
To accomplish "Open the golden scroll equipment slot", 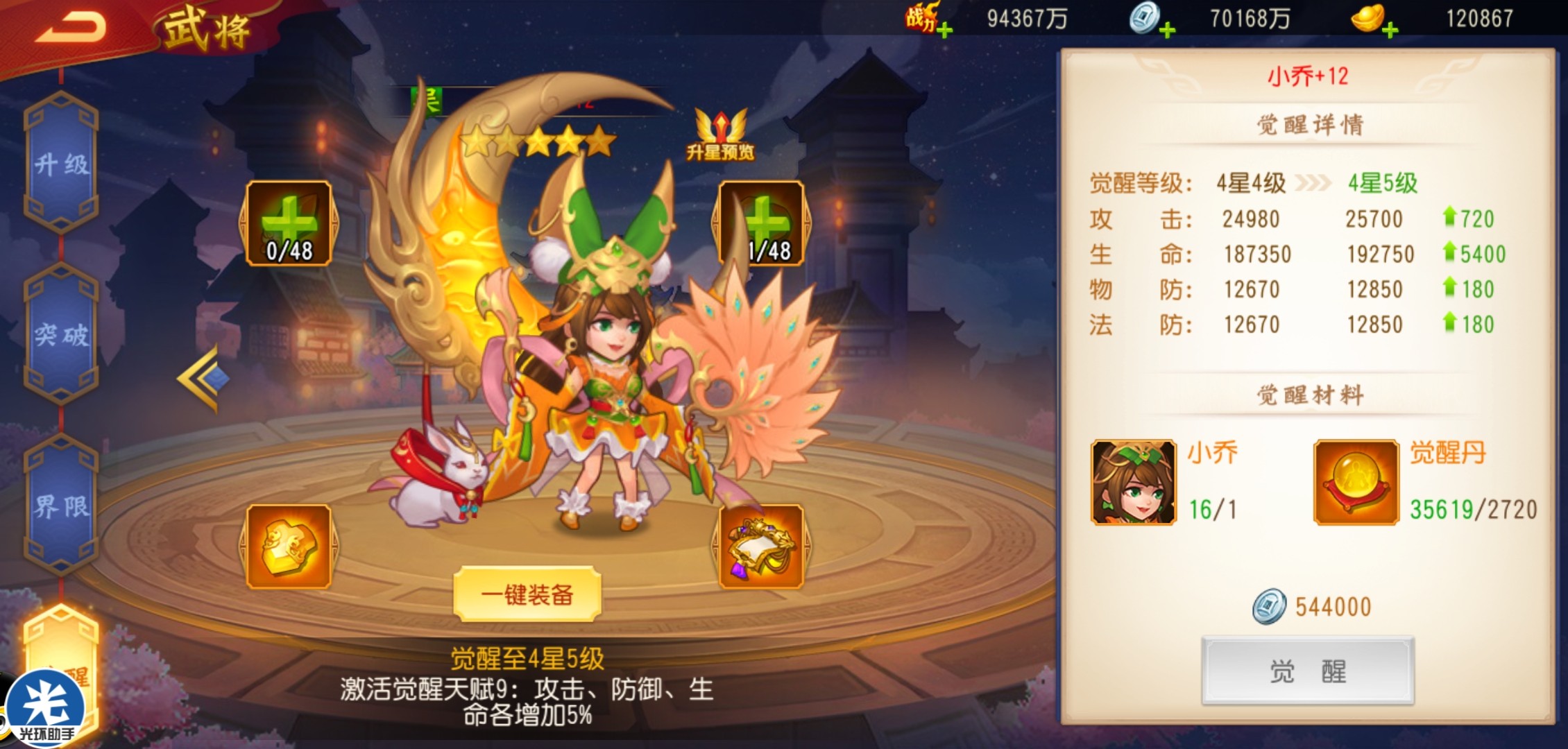I will [x=761, y=547].
